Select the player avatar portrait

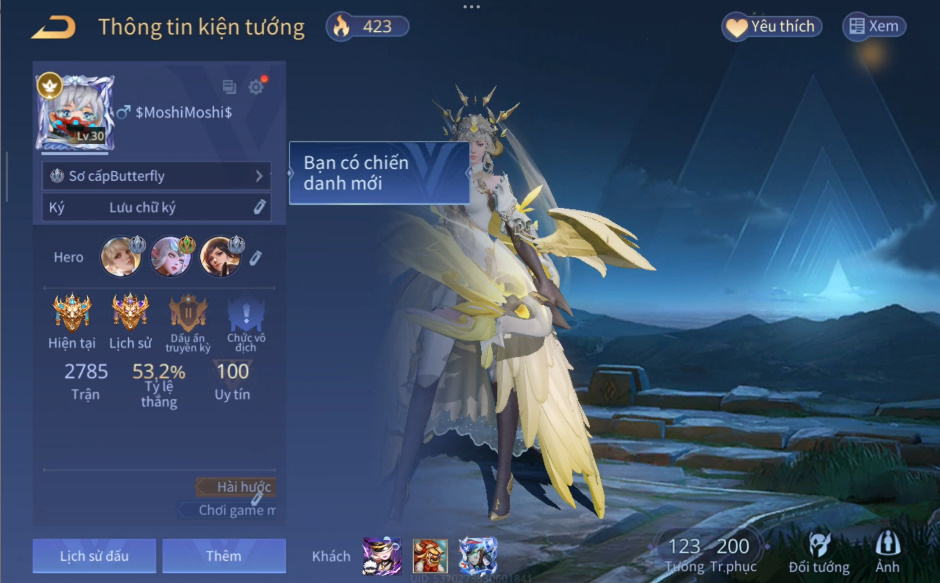tap(75, 113)
